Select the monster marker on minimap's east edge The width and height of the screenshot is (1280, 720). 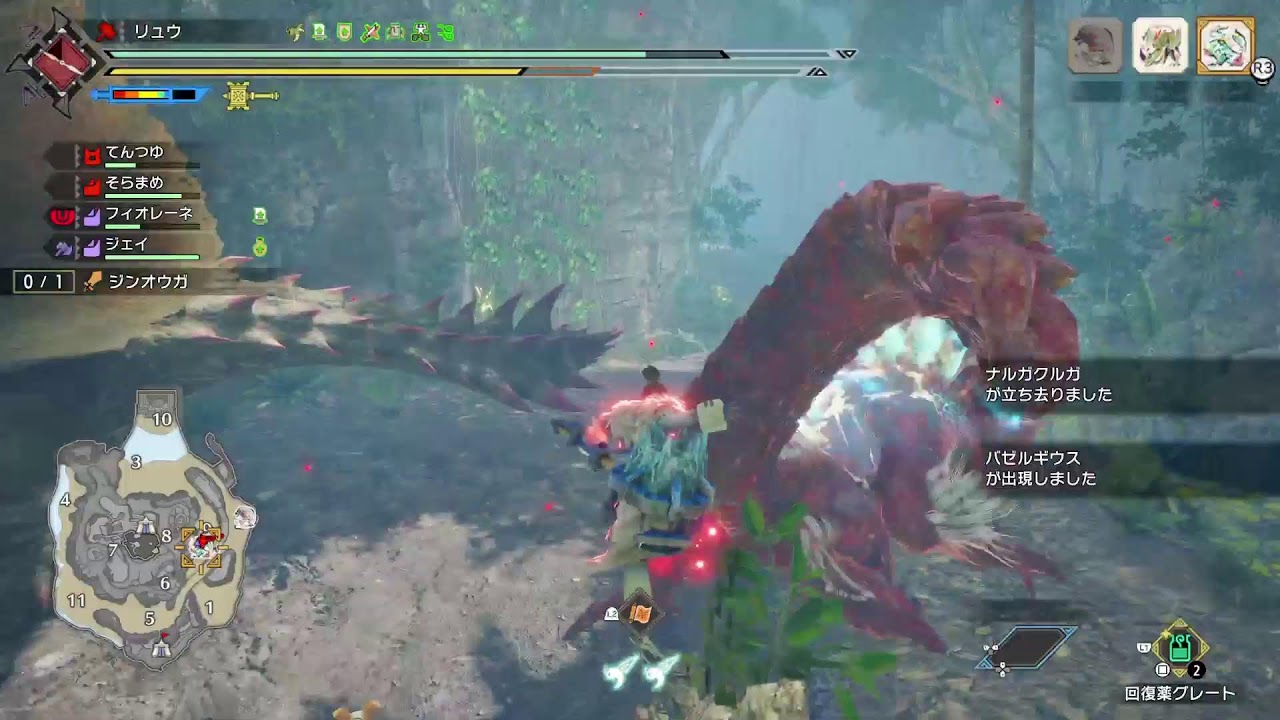245,517
